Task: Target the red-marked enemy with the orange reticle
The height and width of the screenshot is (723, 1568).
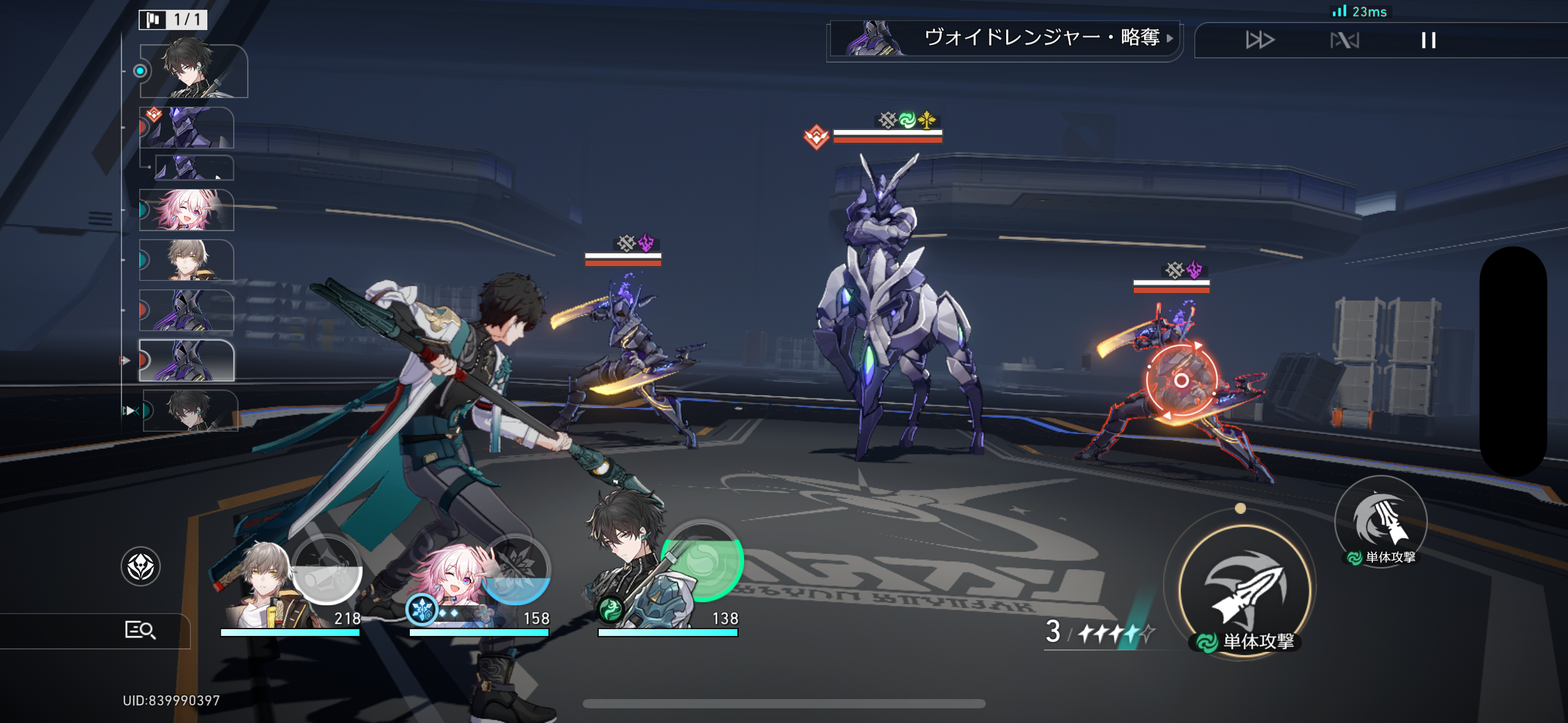Action: [x=1180, y=380]
